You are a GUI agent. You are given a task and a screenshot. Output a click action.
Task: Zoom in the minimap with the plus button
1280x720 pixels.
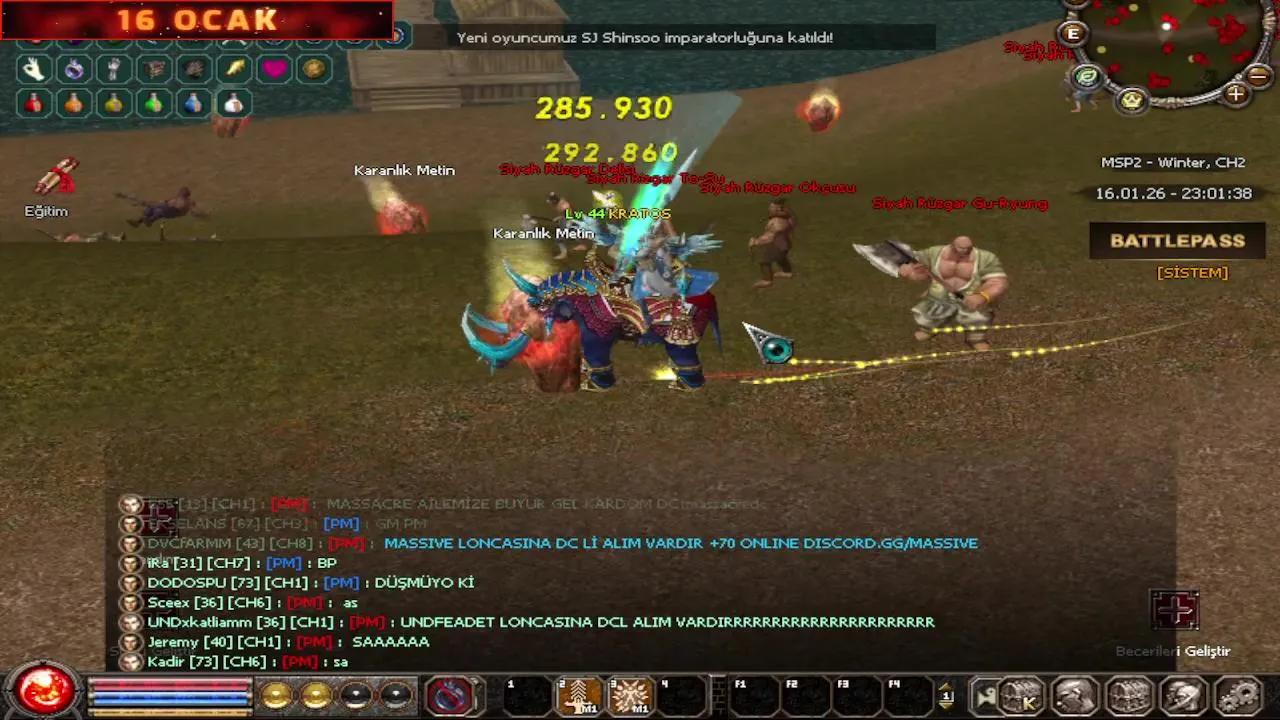(x=1236, y=93)
